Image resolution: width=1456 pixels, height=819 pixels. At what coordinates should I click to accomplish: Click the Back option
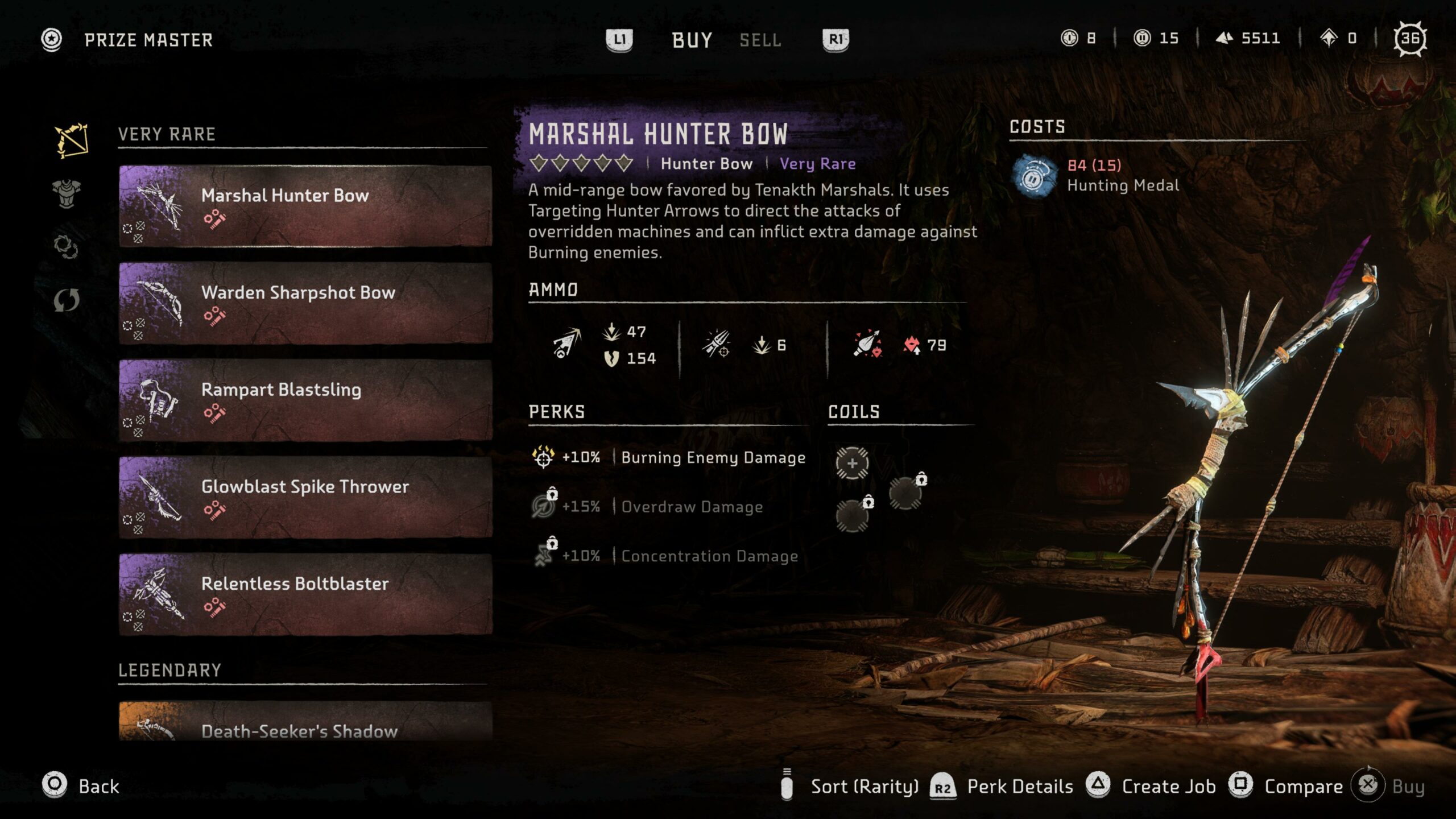pos(81,786)
